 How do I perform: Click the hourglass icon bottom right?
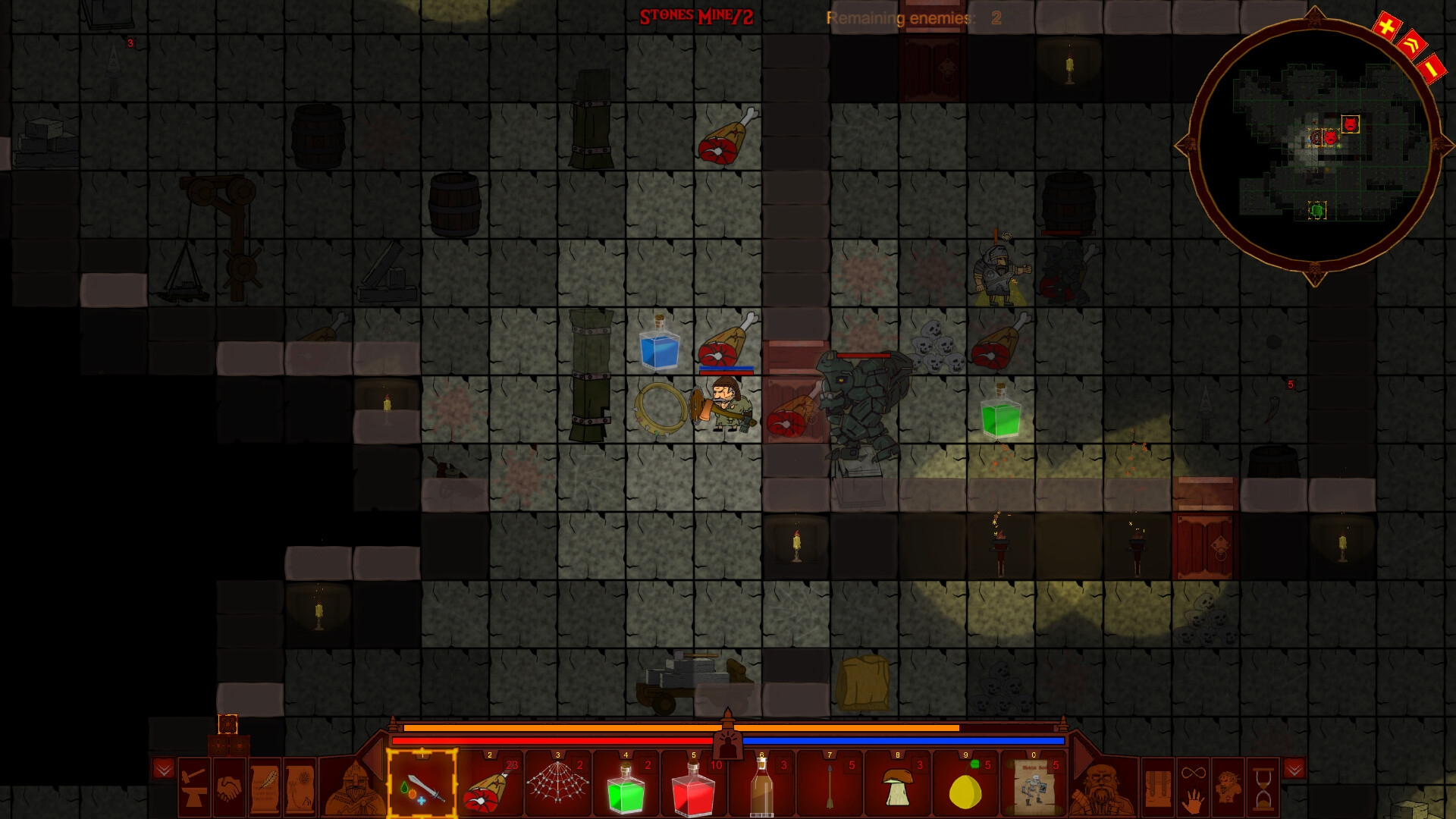[x=1264, y=789]
